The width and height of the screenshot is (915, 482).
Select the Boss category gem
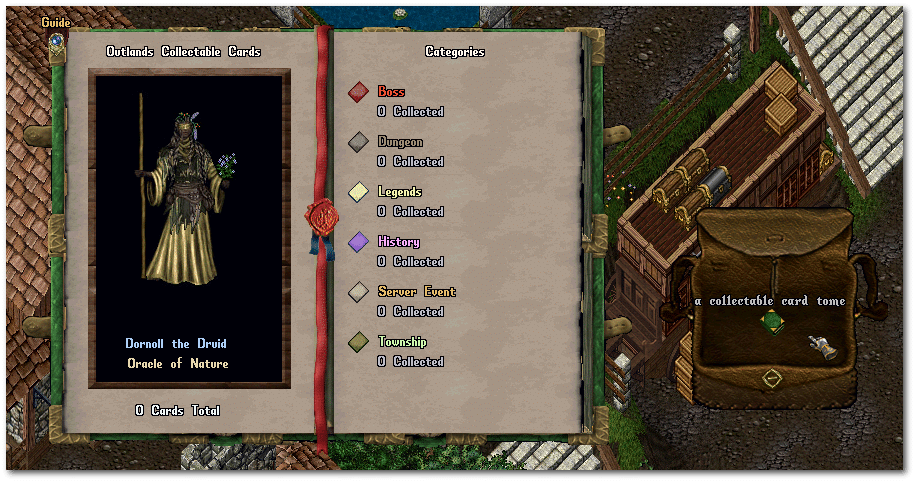pyautogui.click(x=359, y=92)
